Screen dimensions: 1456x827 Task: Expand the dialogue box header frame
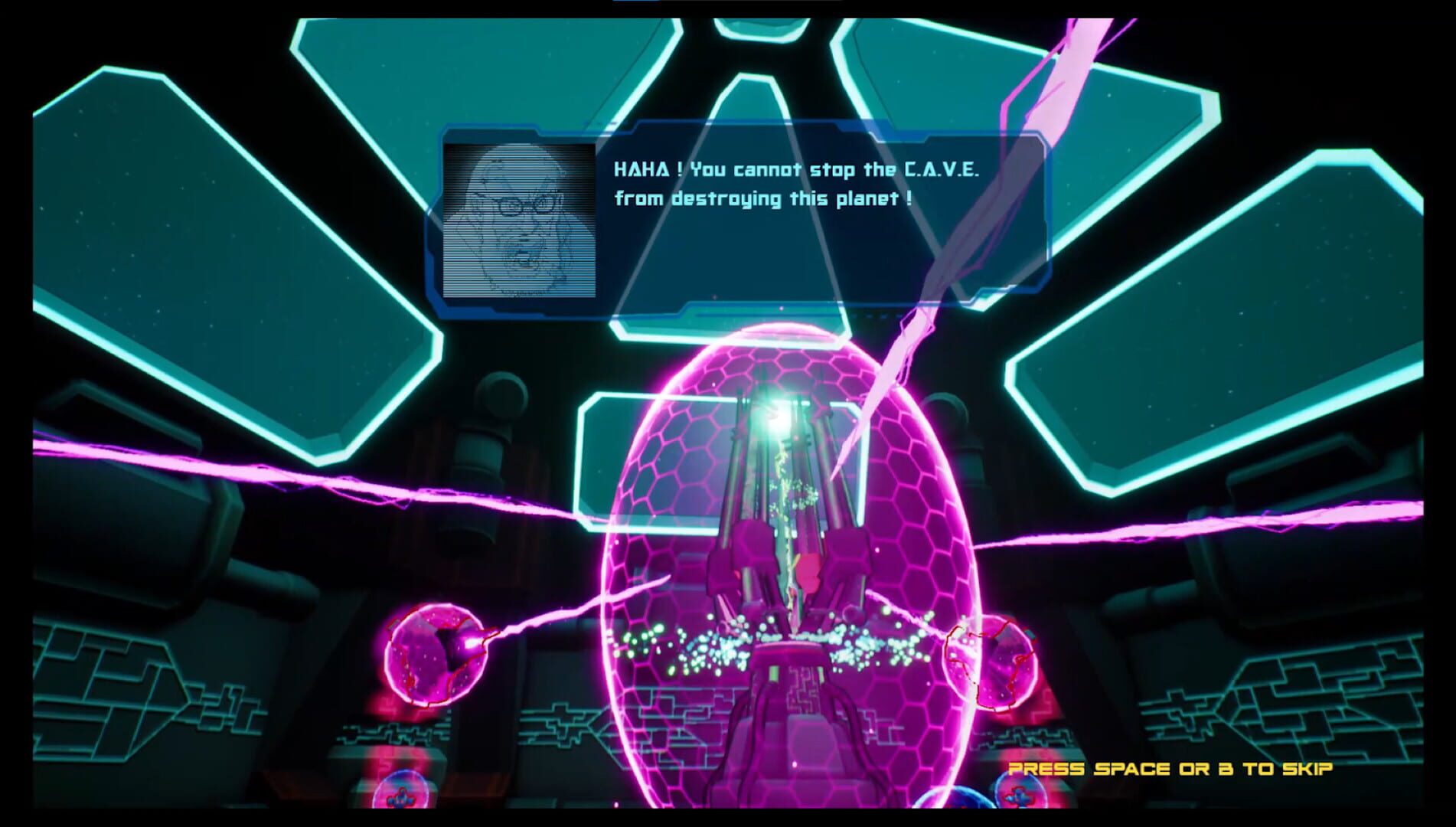pos(766,130)
